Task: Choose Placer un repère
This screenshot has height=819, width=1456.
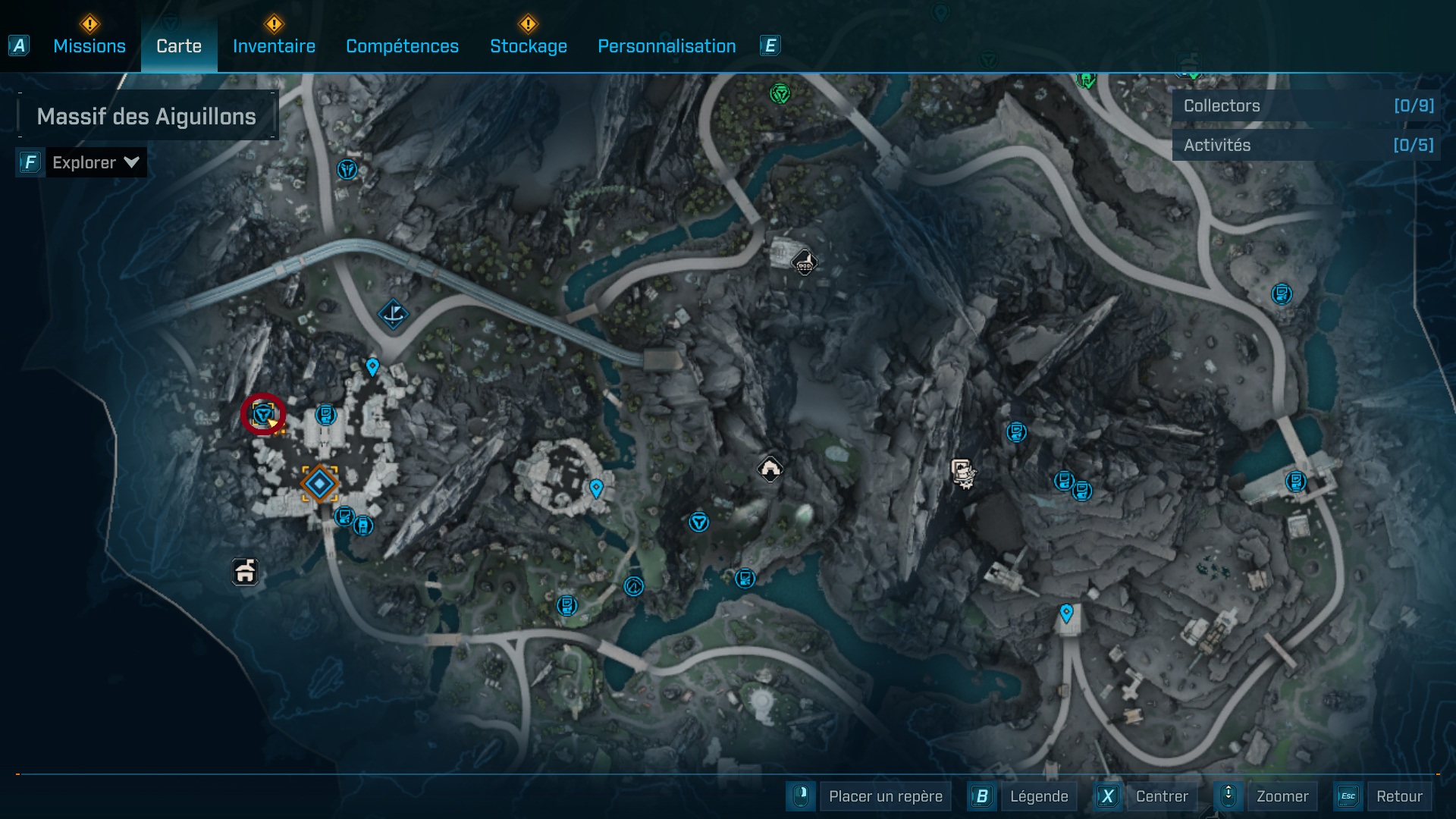Action: click(x=885, y=796)
